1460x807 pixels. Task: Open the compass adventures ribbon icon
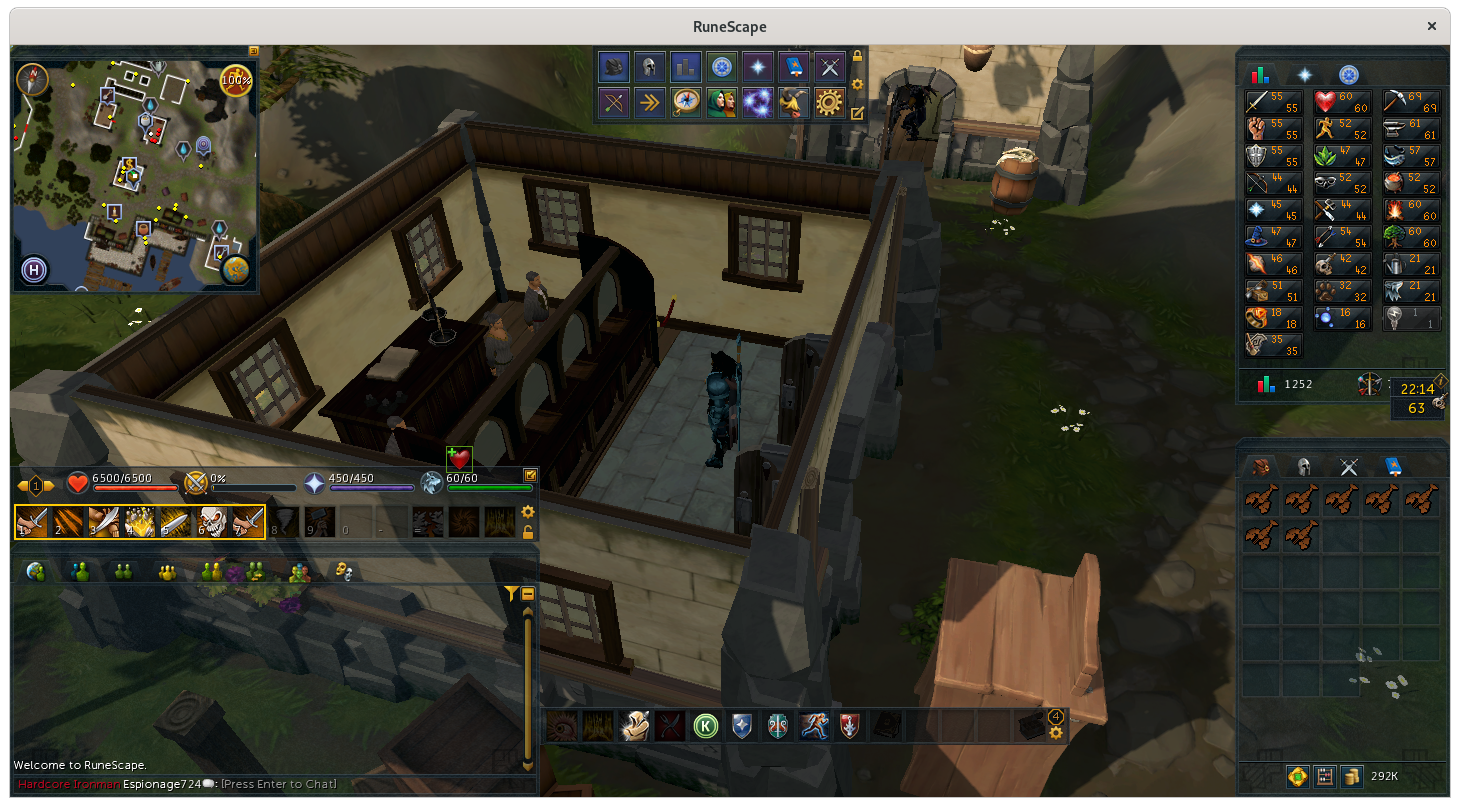click(686, 102)
